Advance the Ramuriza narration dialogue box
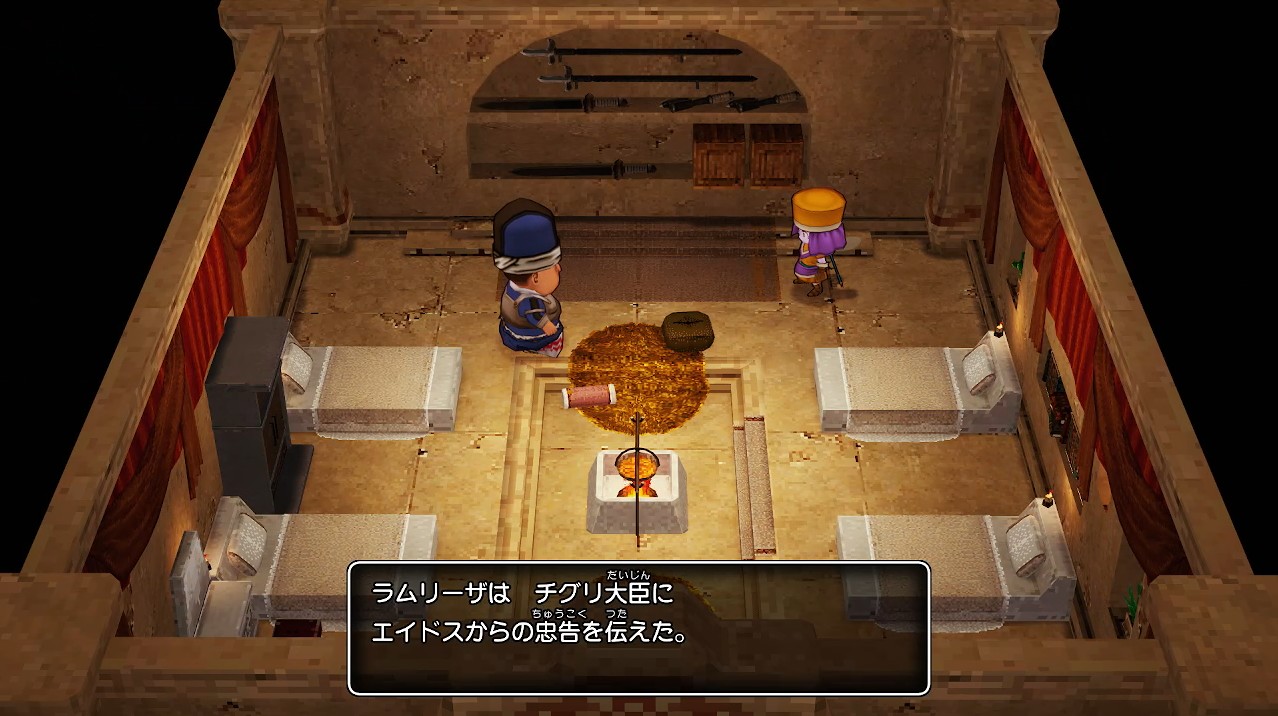 click(638, 628)
